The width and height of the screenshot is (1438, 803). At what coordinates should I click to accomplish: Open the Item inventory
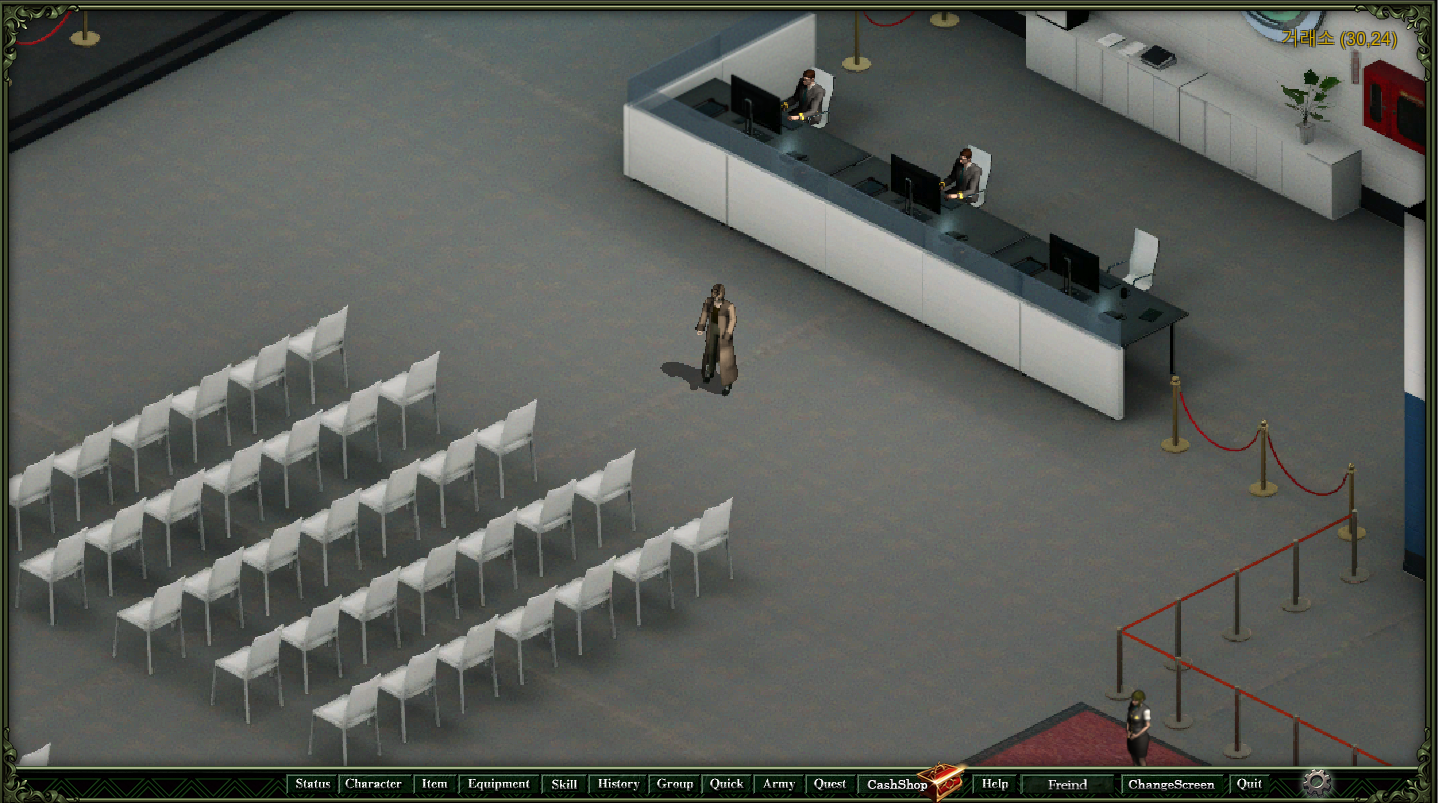tap(434, 784)
